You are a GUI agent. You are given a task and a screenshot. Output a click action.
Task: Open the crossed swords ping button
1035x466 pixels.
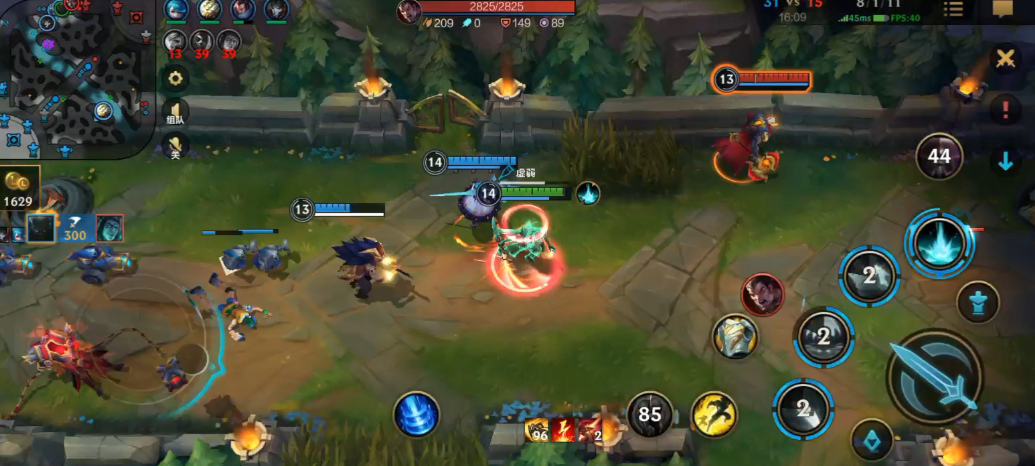click(x=1005, y=58)
